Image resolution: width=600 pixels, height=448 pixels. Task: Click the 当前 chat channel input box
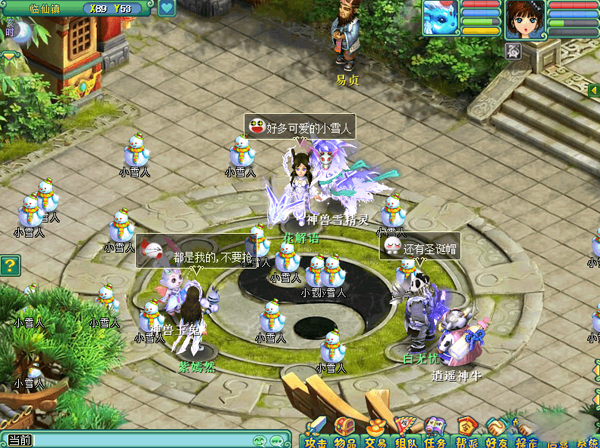(140, 440)
